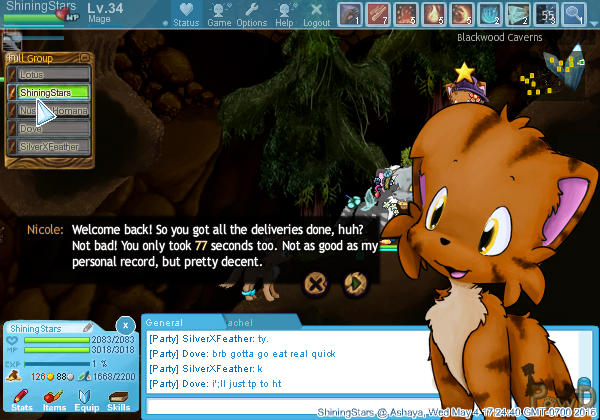600x420 pixels.
Task: Open the Equip panel
Action: click(86, 400)
